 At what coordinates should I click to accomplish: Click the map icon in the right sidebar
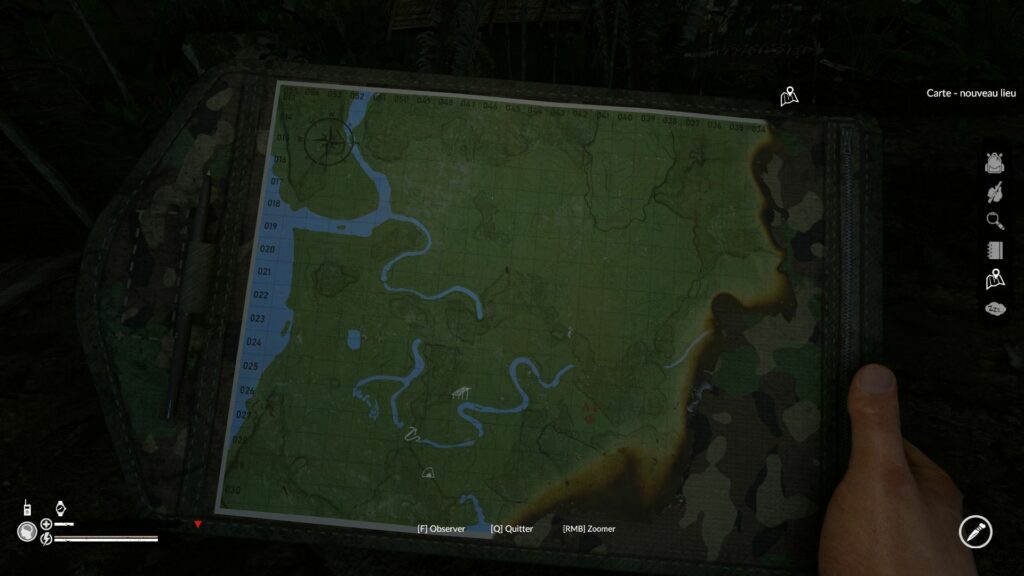coord(994,279)
